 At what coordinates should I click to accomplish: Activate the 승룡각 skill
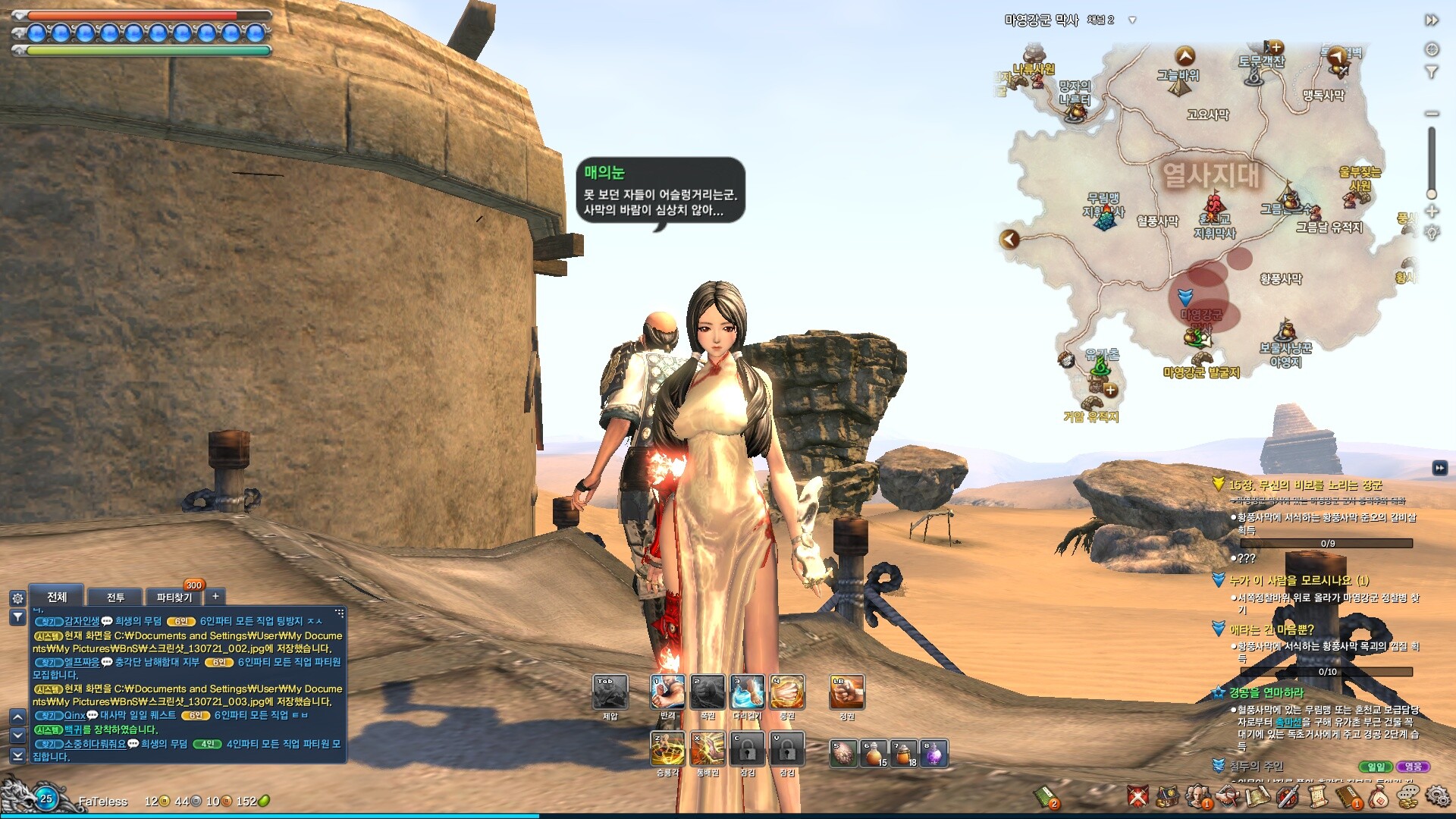coord(667,749)
